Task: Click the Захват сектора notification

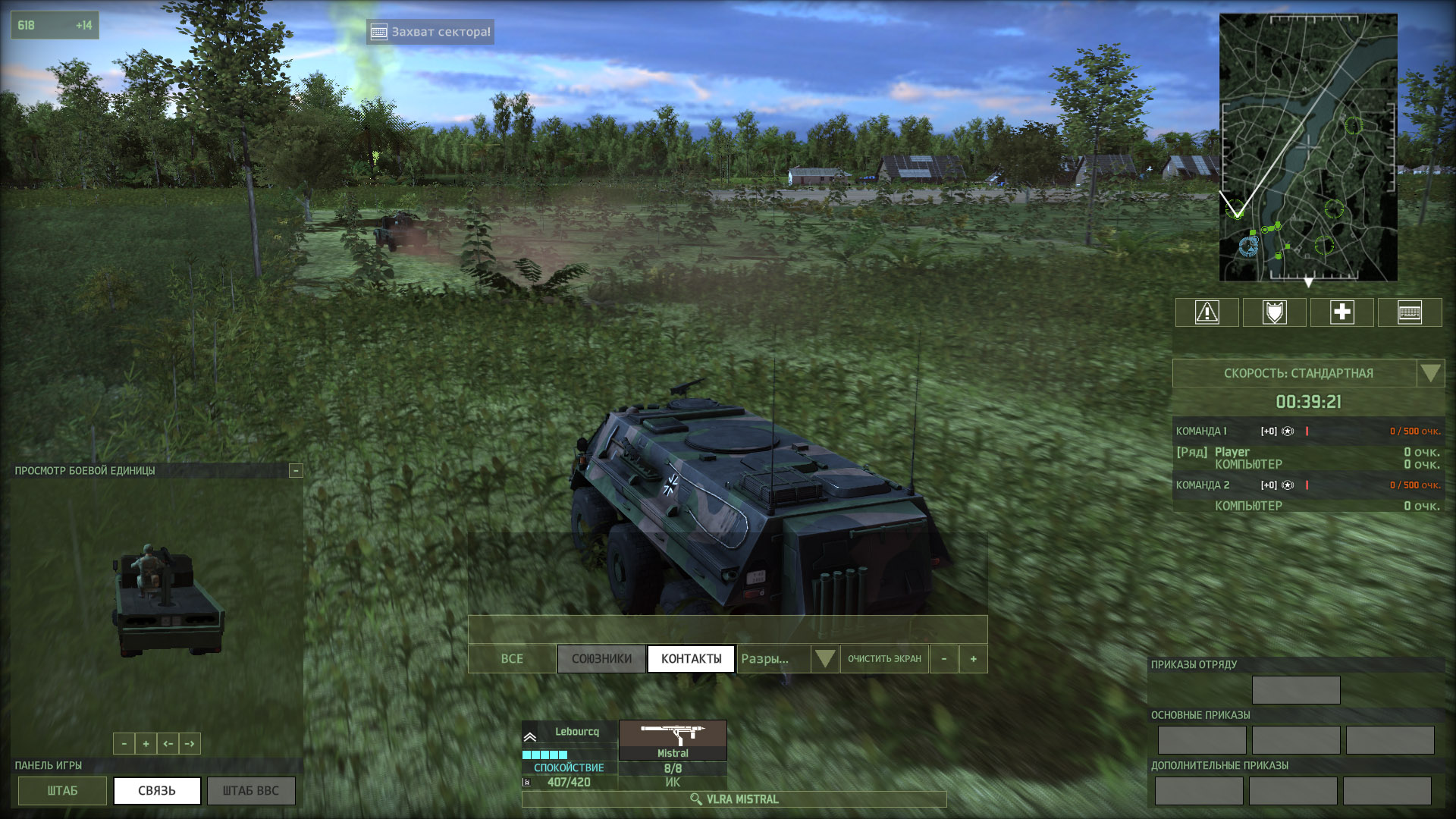Action: click(431, 32)
